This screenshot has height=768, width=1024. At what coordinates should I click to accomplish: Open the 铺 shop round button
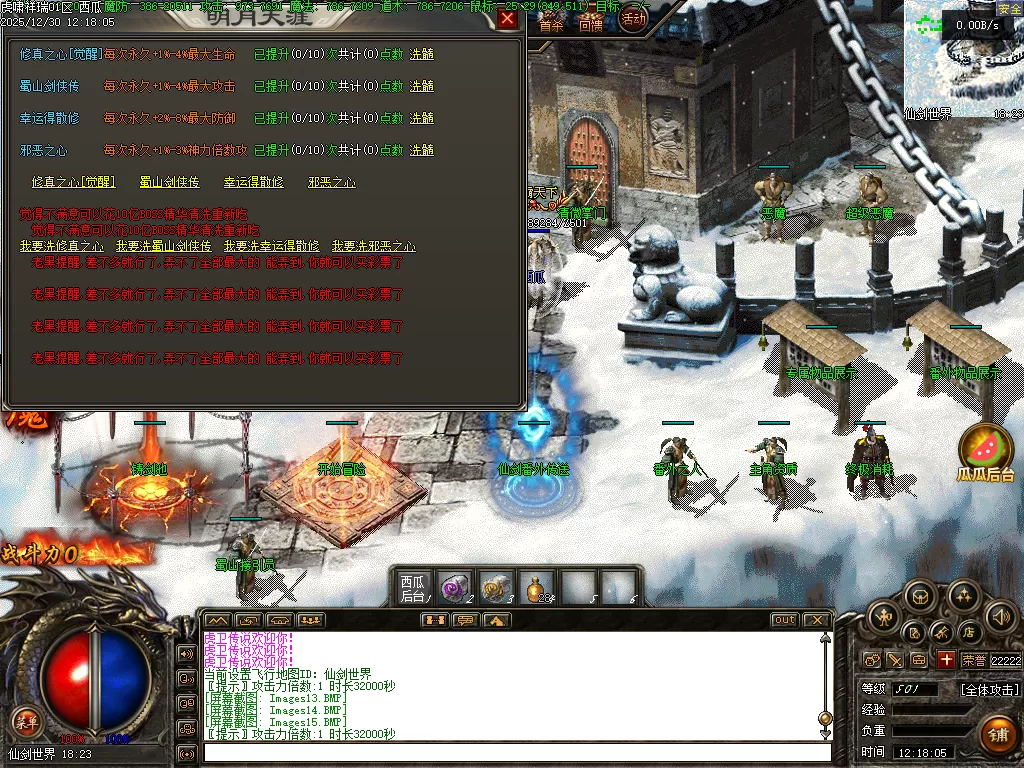[x=996, y=735]
